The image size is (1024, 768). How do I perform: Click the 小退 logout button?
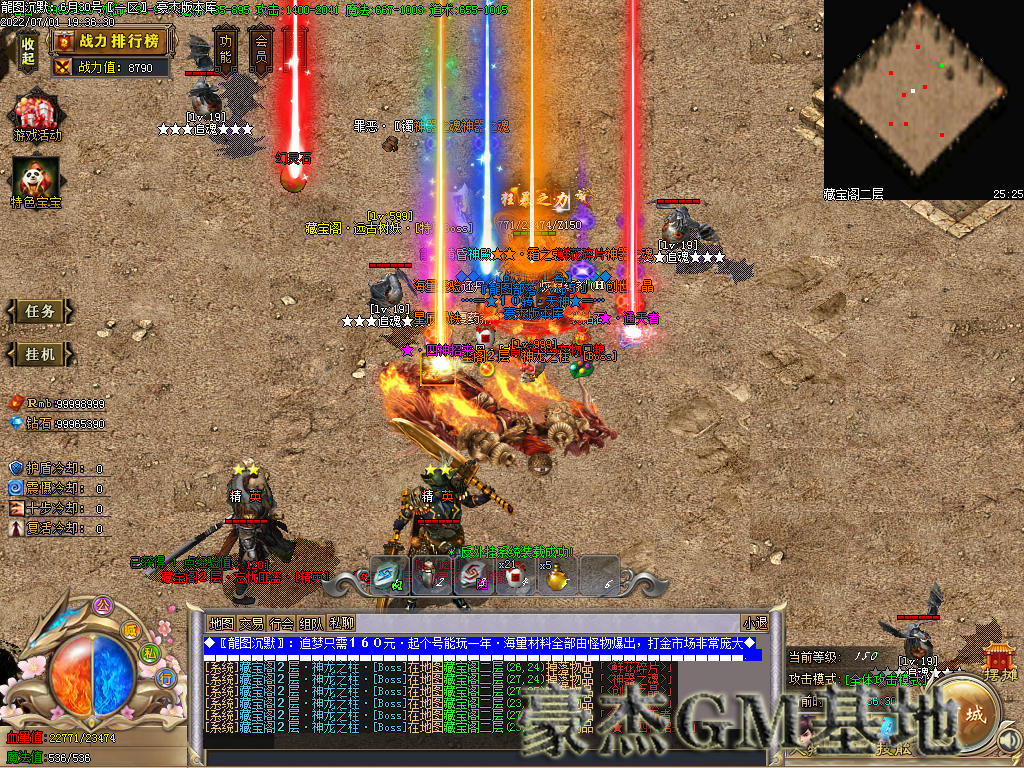[754, 623]
